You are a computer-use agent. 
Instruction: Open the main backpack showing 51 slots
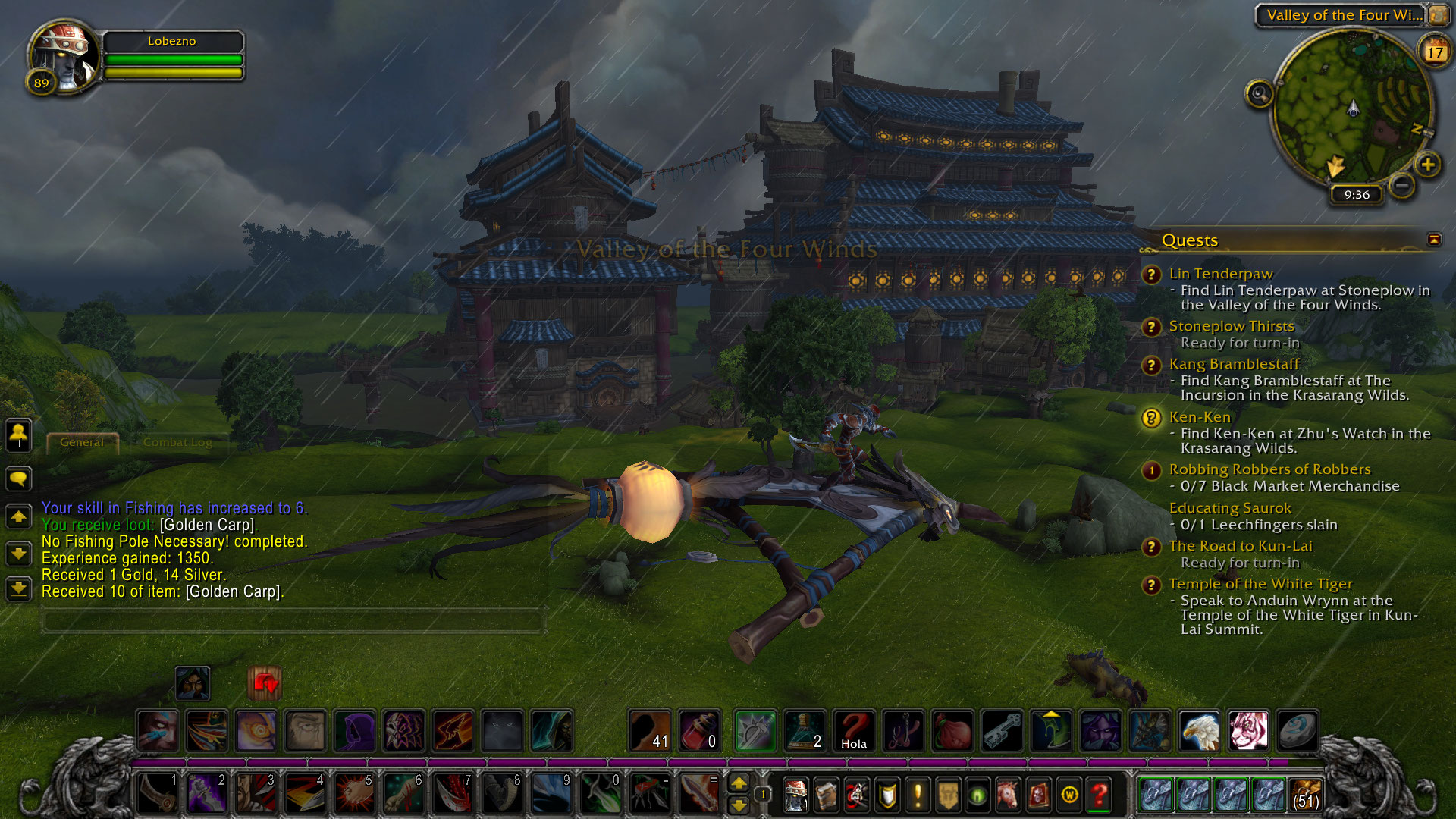(1305, 795)
